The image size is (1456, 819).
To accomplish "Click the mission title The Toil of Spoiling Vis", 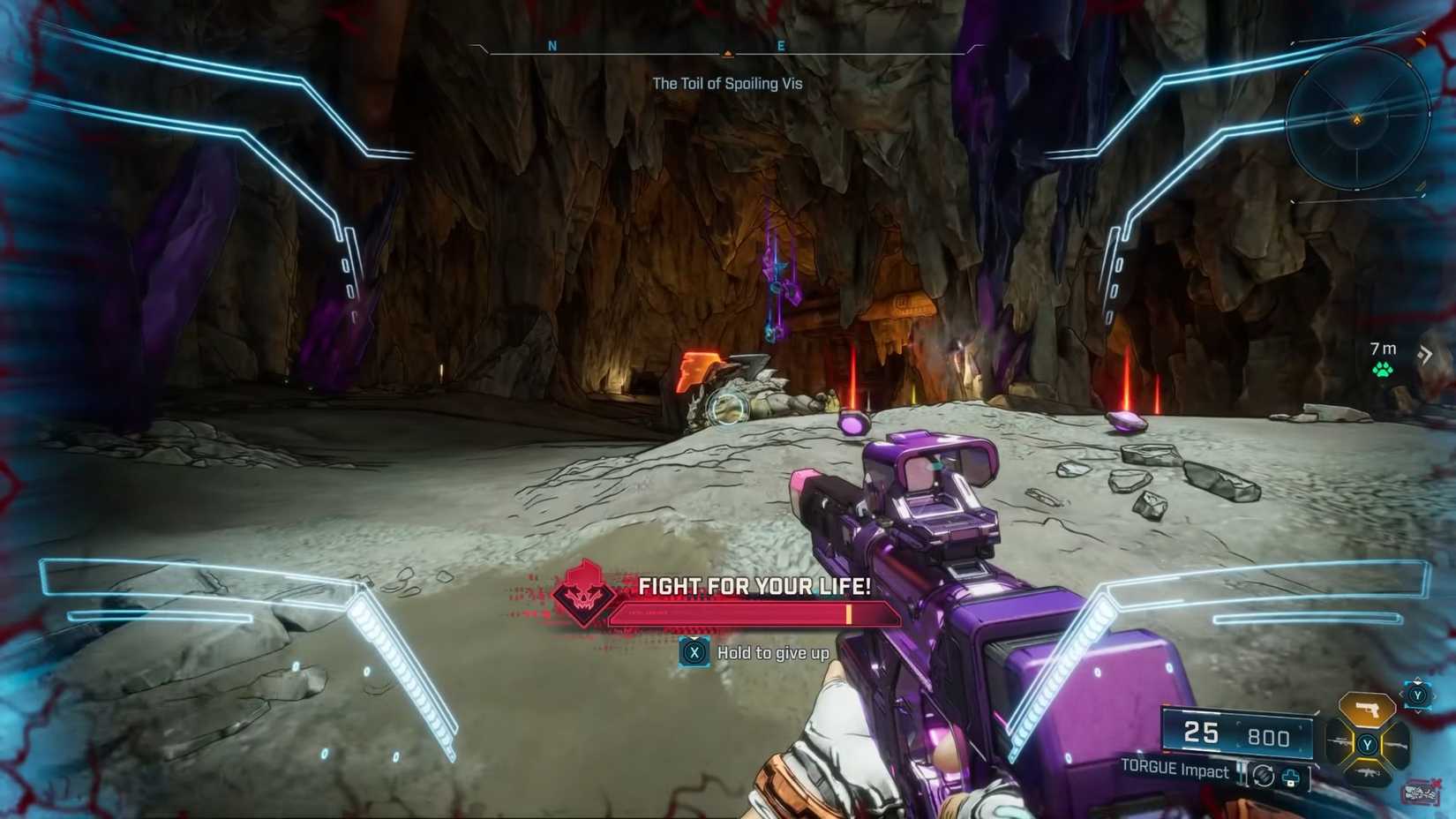I will click(x=727, y=83).
